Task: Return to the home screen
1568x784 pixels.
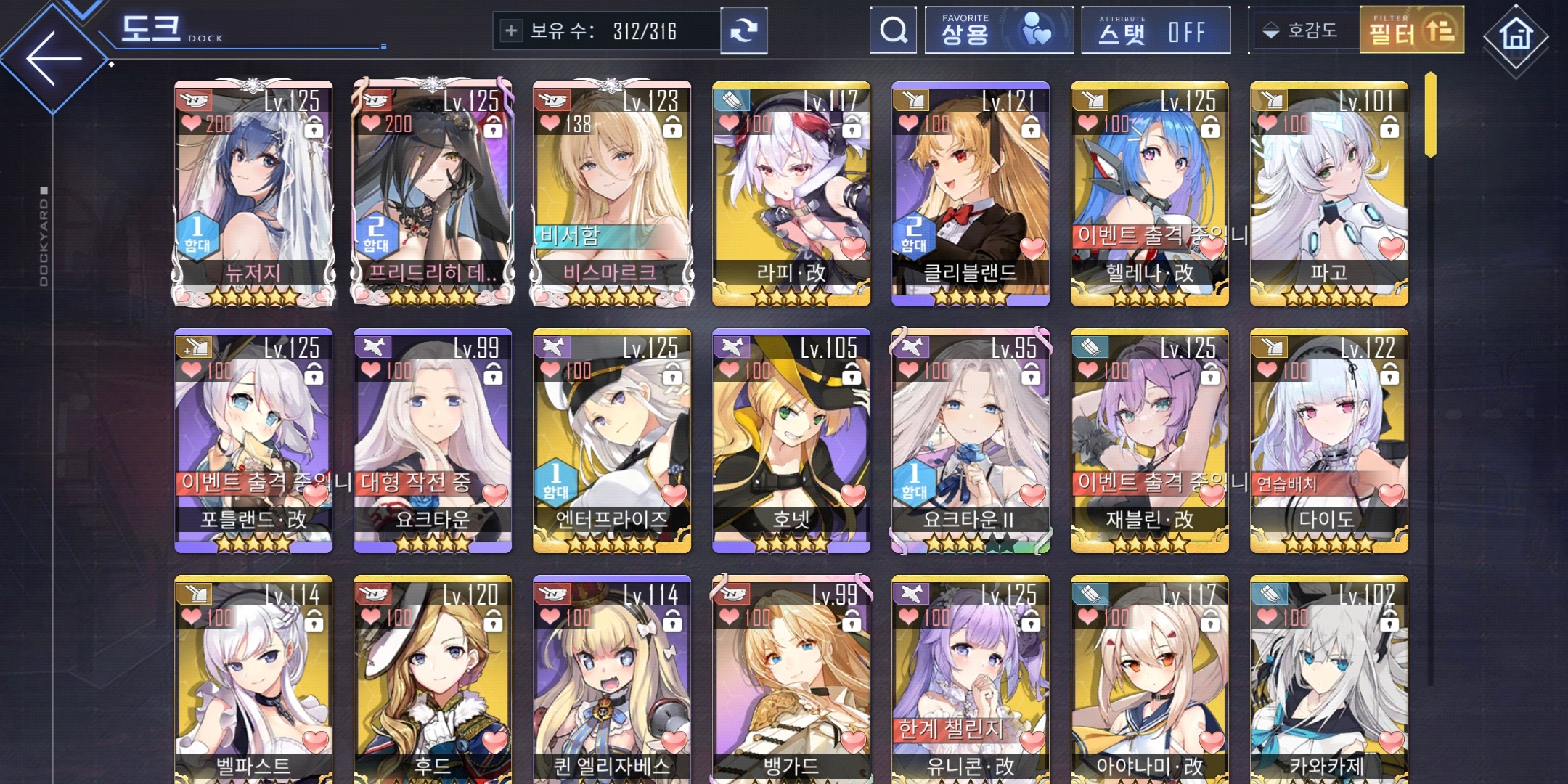Action: click(x=1516, y=36)
